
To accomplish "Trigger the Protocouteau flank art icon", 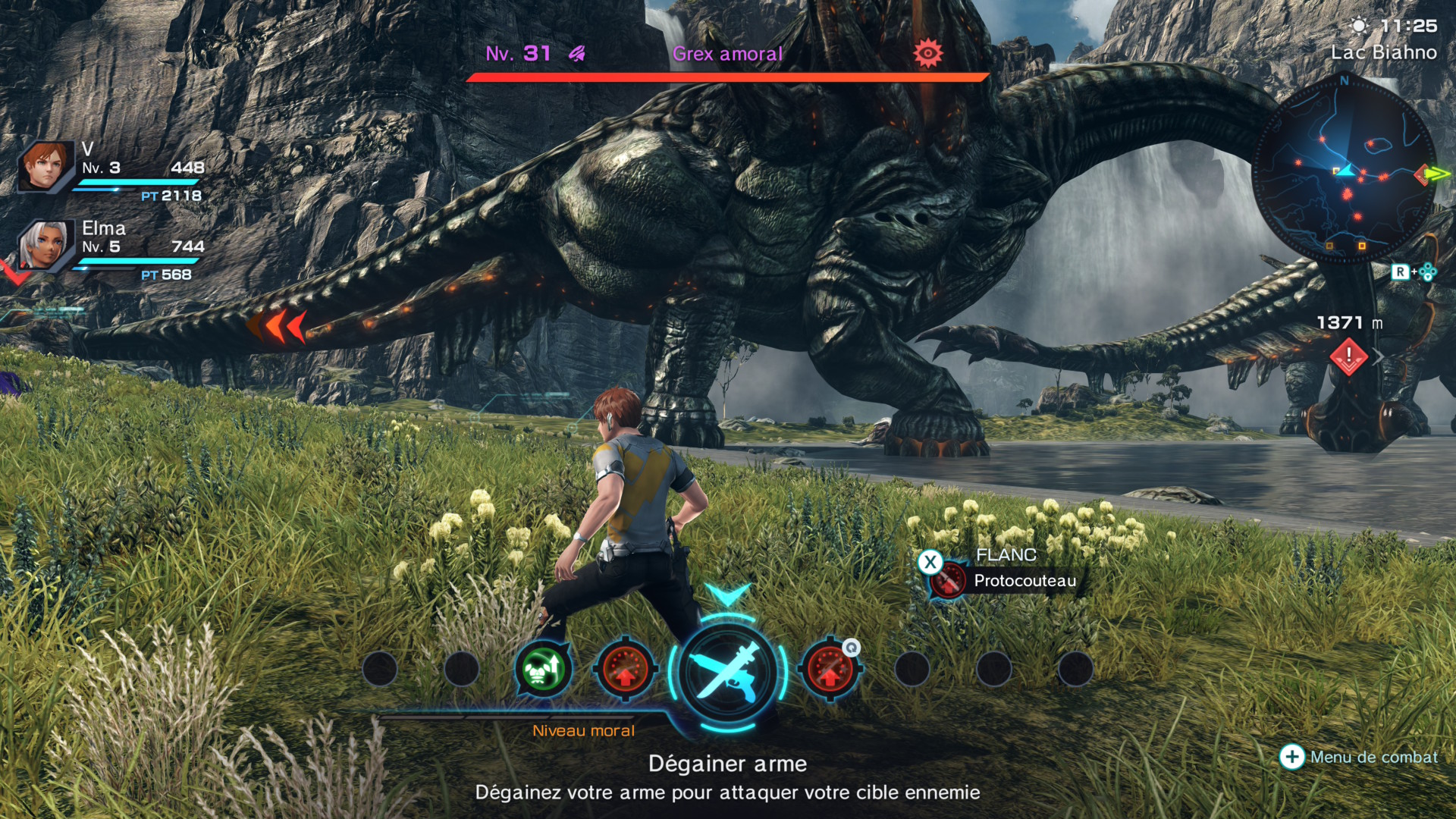I will tap(948, 581).
